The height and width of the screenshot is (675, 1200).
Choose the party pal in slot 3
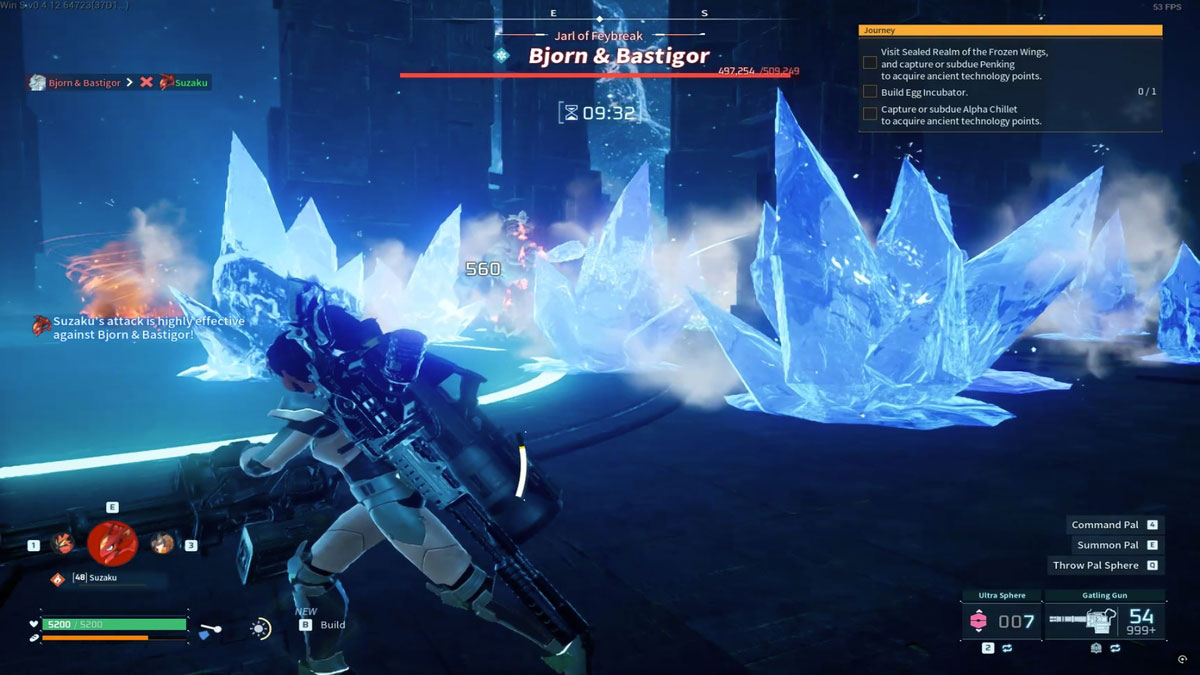[162, 543]
